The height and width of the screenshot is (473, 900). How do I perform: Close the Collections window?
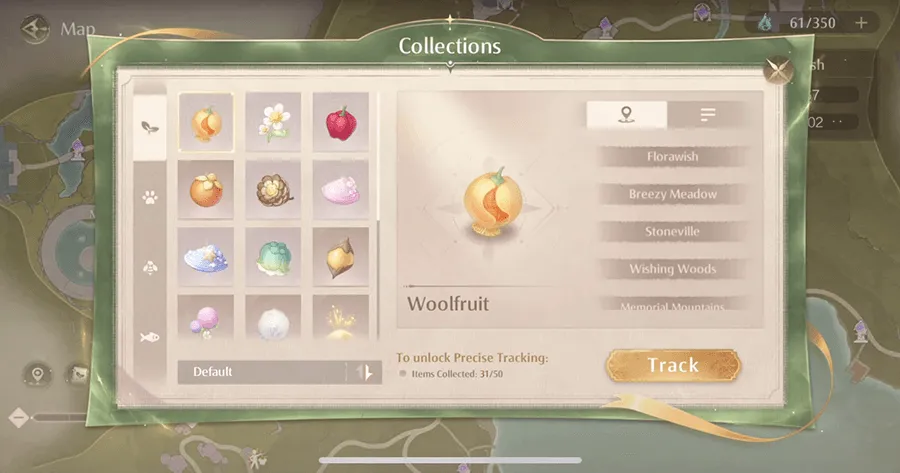click(x=775, y=69)
